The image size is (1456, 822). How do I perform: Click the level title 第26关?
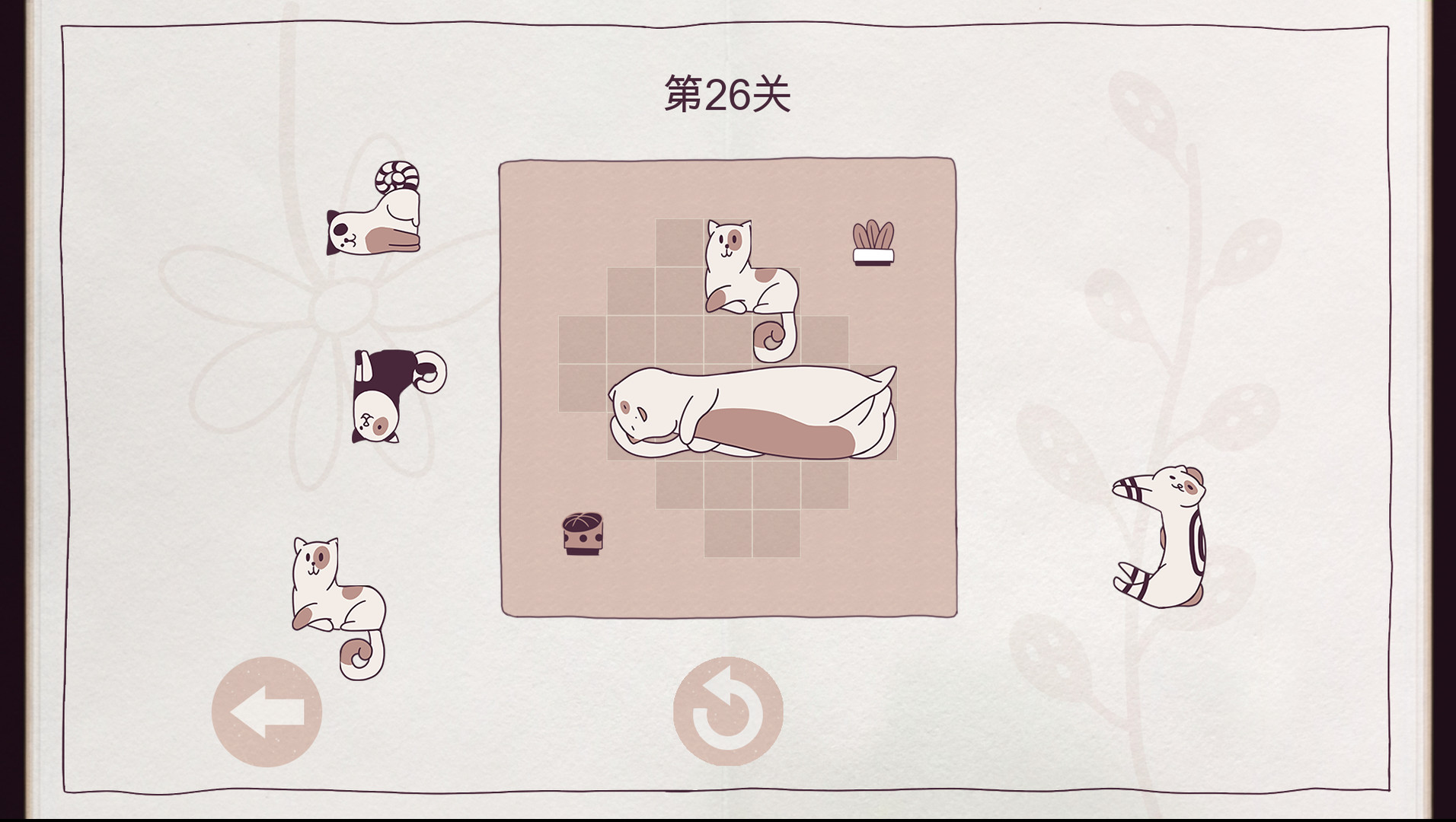(x=727, y=91)
